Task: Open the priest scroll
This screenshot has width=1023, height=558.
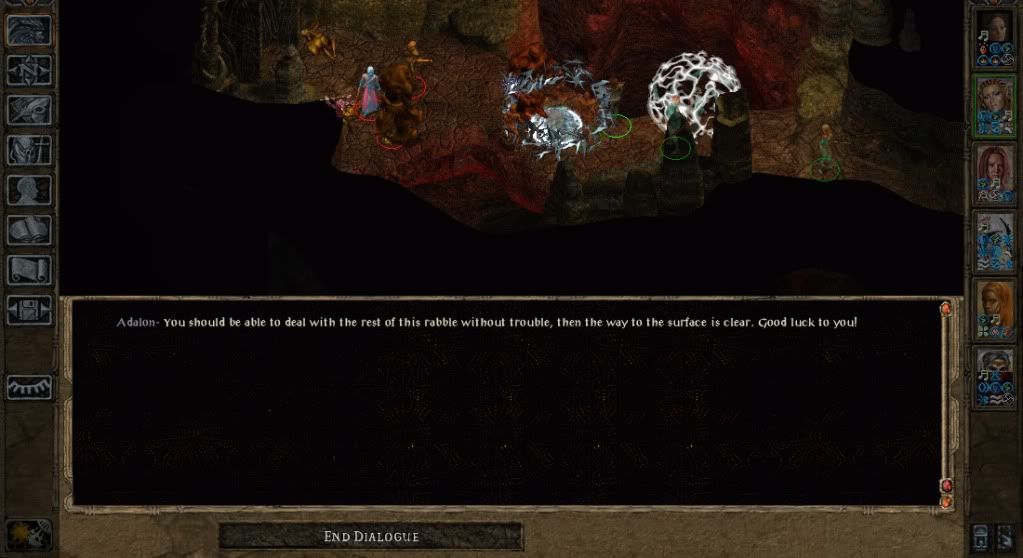Action: pyautogui.click(x=29, y=270)
